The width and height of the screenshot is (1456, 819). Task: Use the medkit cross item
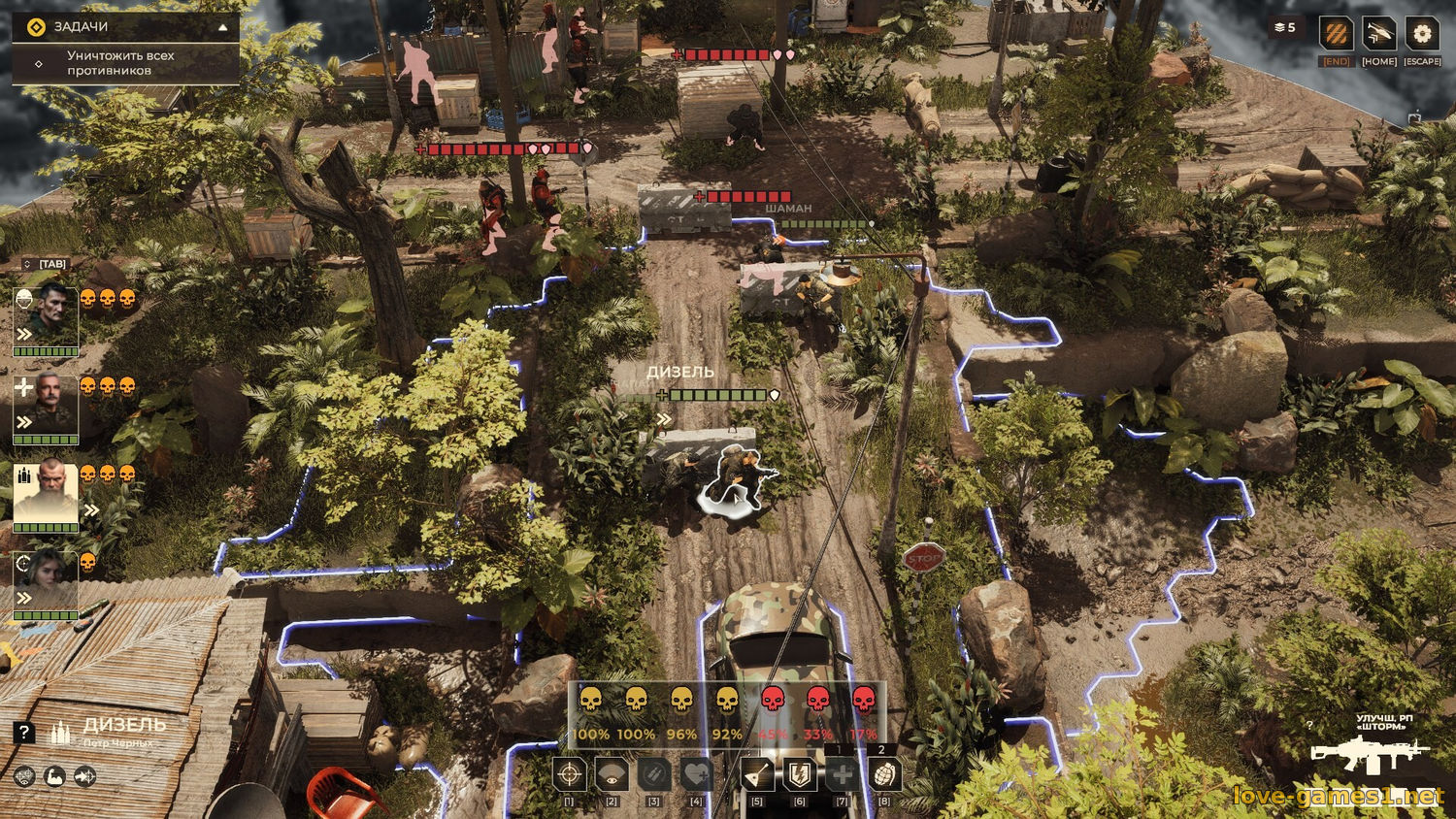tap(842, 774)
